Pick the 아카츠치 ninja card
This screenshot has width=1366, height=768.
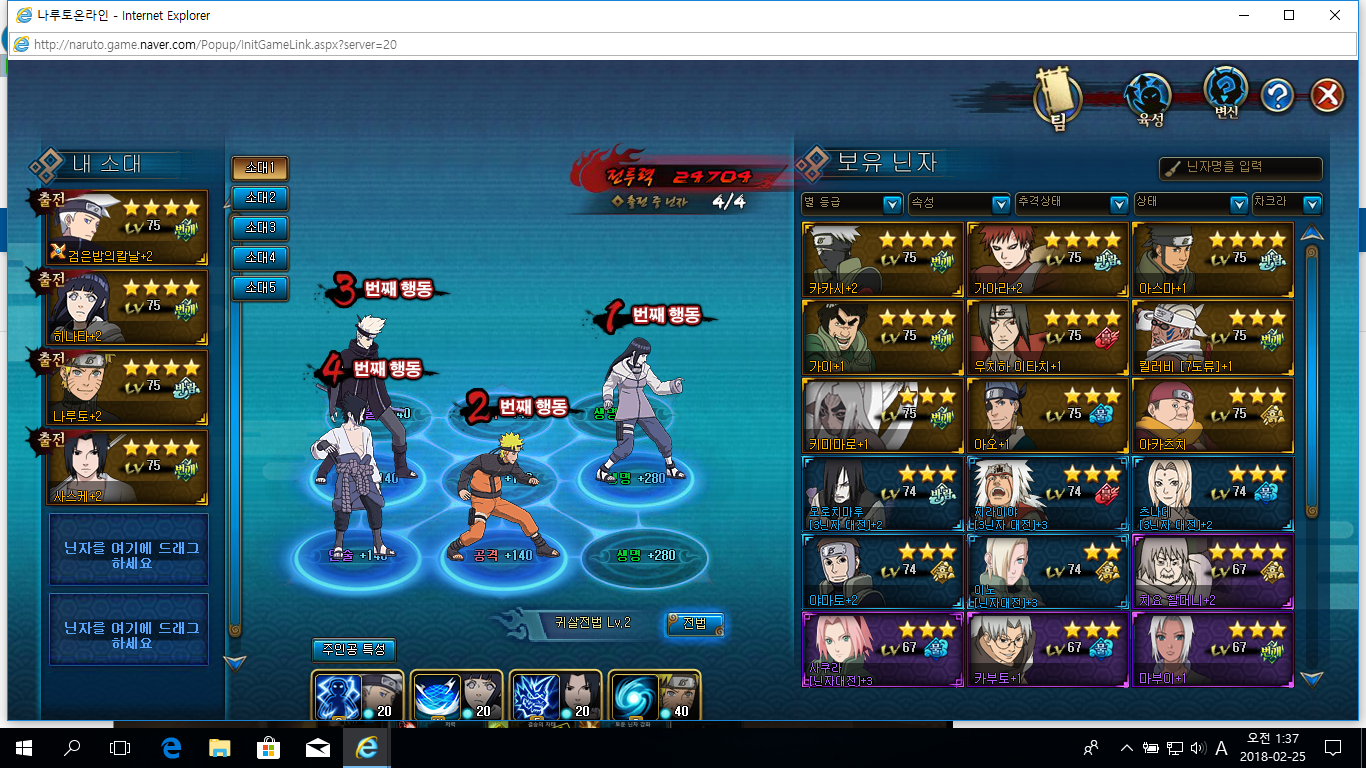1212,415
